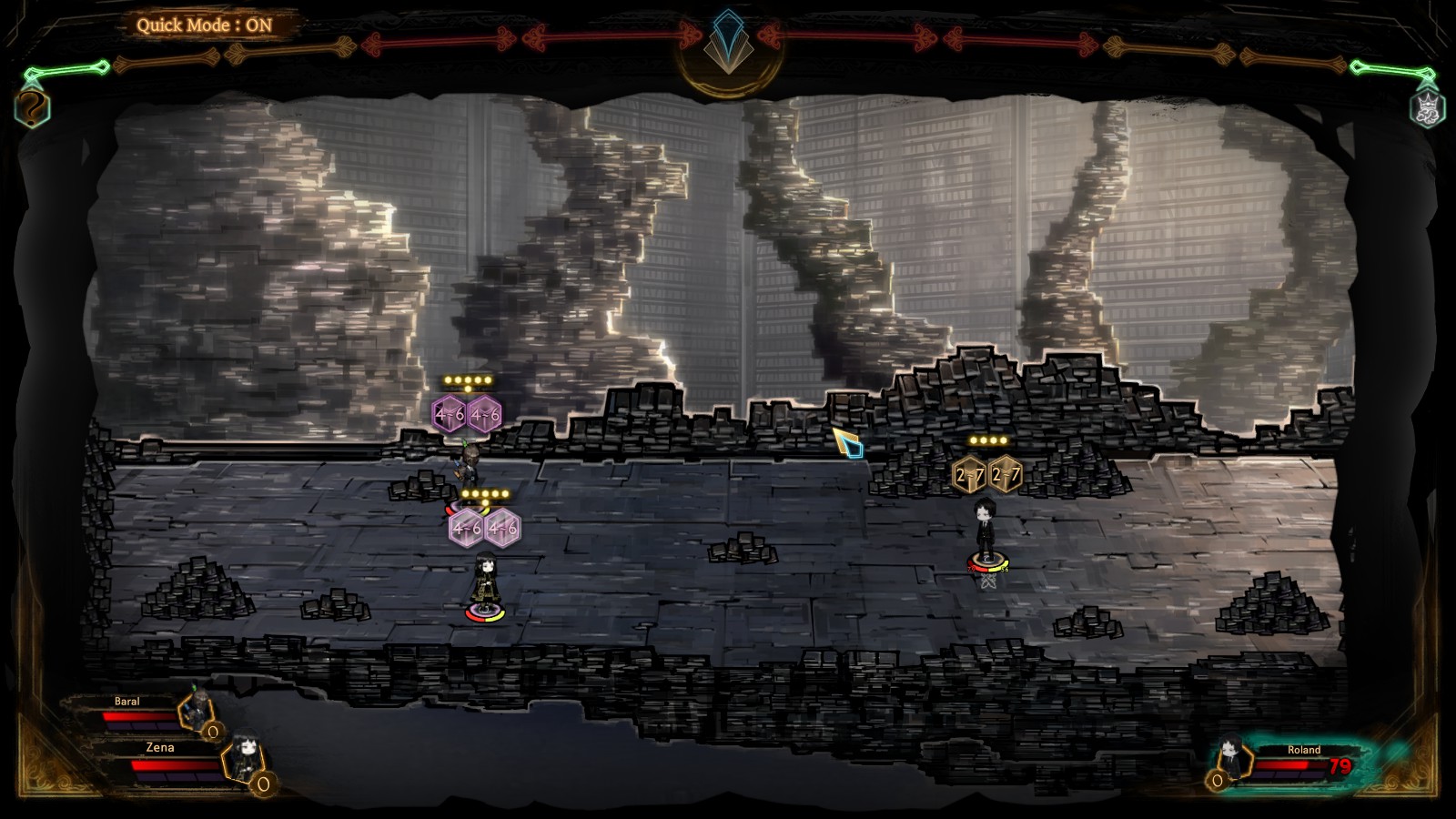Select Baral's speed die hexagon
Image resolution: width=1456 pixels, height=819 pixels.
point(214,732)
